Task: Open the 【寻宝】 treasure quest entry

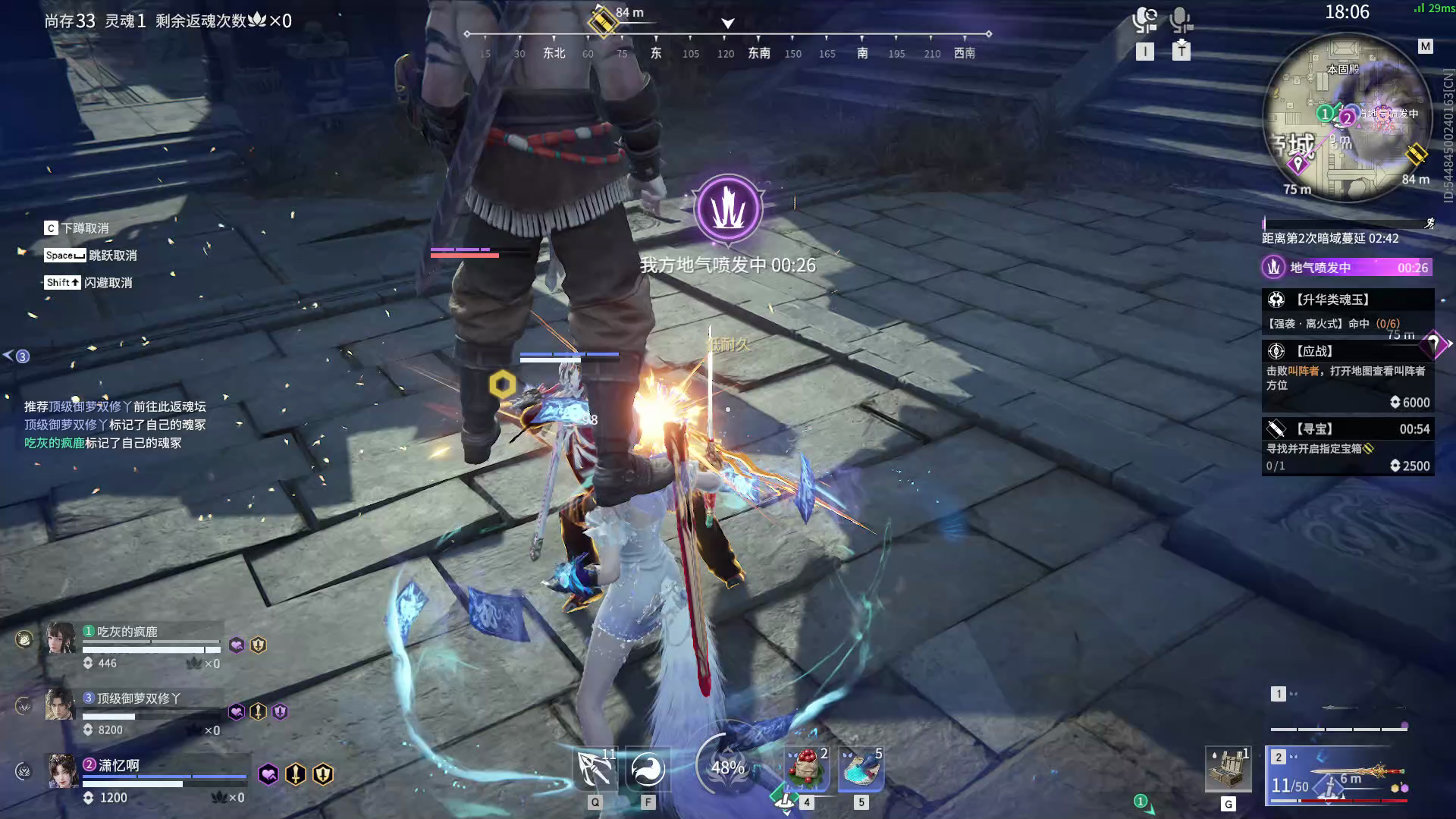Action: coord(1347,447)
